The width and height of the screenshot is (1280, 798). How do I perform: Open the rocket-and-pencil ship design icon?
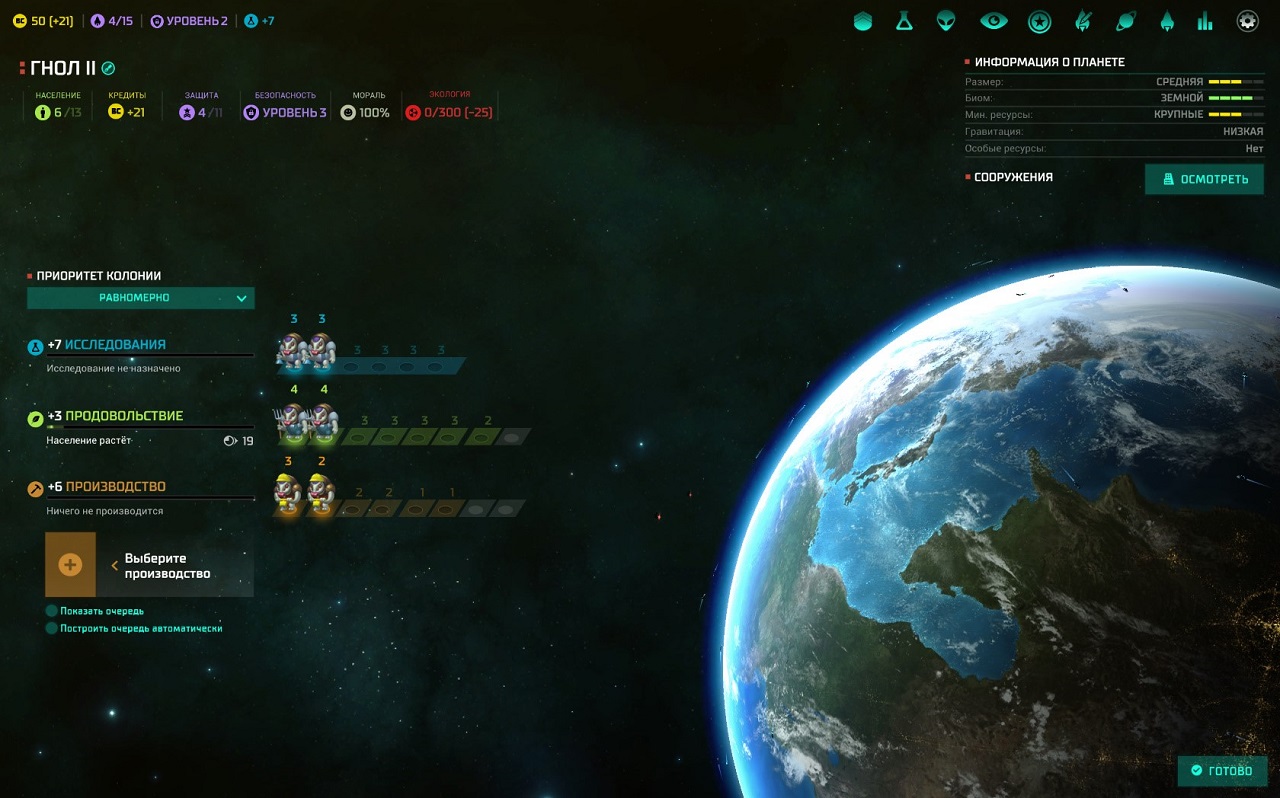point(1083,21)
